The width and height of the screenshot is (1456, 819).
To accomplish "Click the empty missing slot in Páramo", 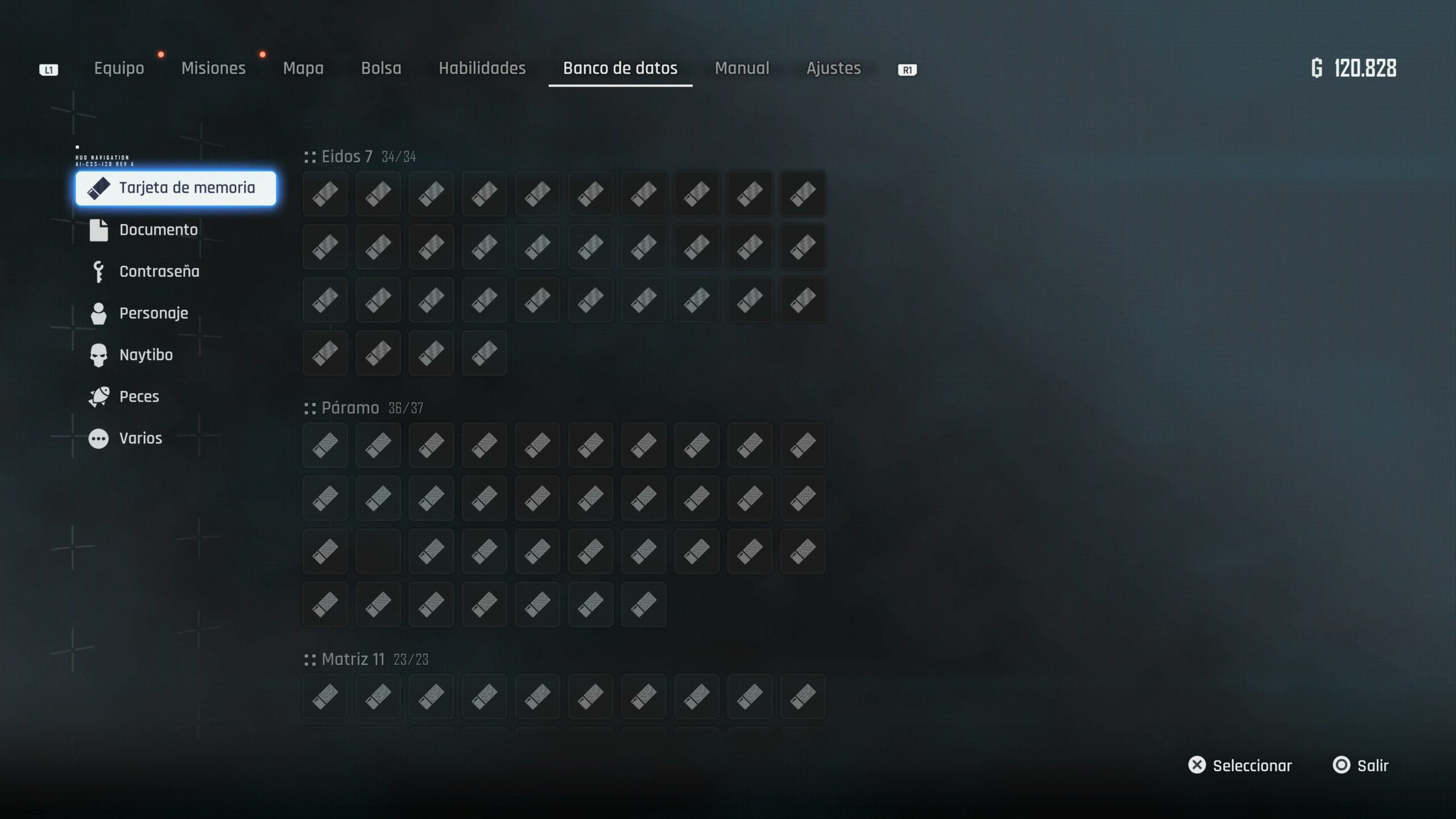I will click(378, 551).
